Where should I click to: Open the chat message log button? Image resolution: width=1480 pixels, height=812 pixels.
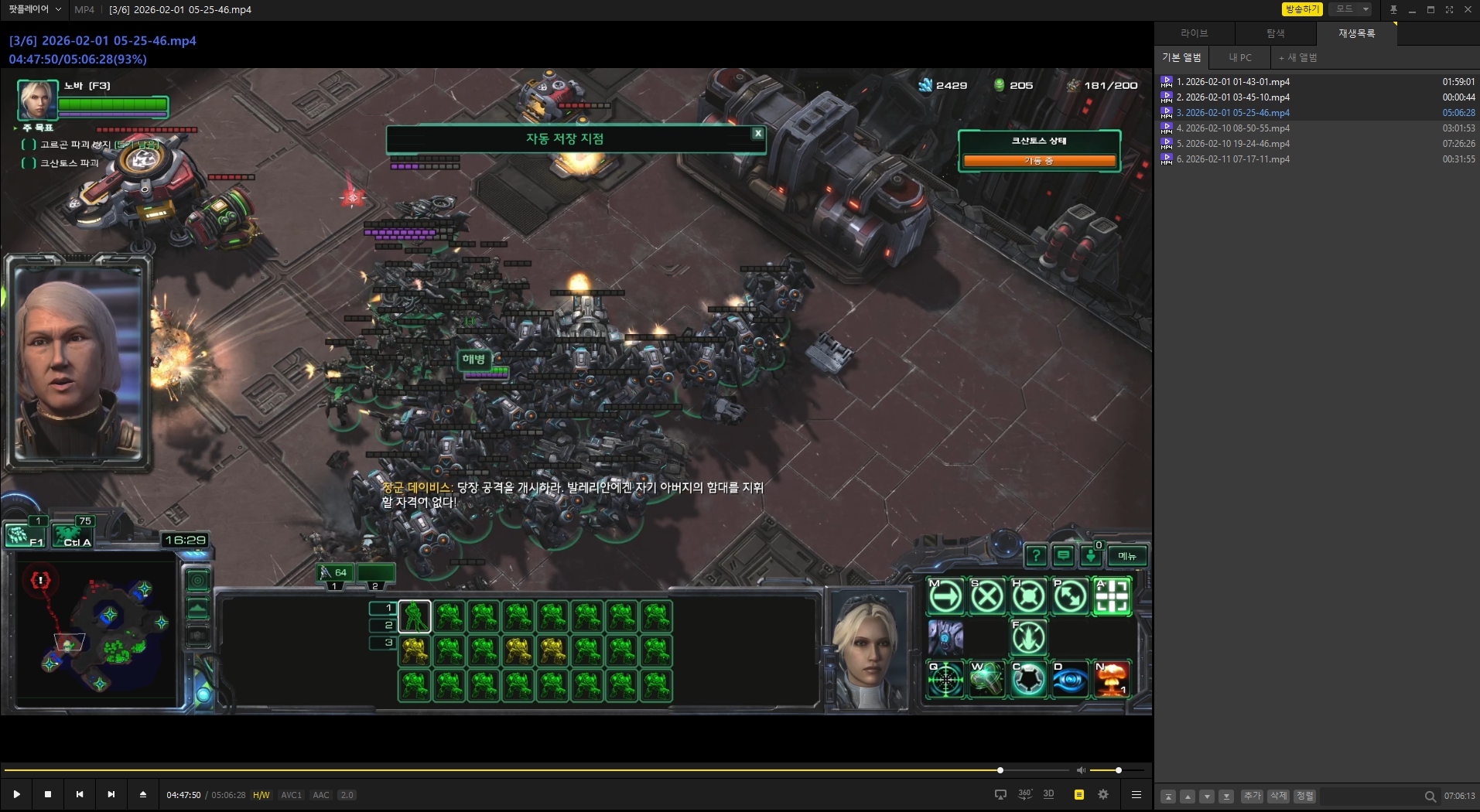[x=1064, y=556]
